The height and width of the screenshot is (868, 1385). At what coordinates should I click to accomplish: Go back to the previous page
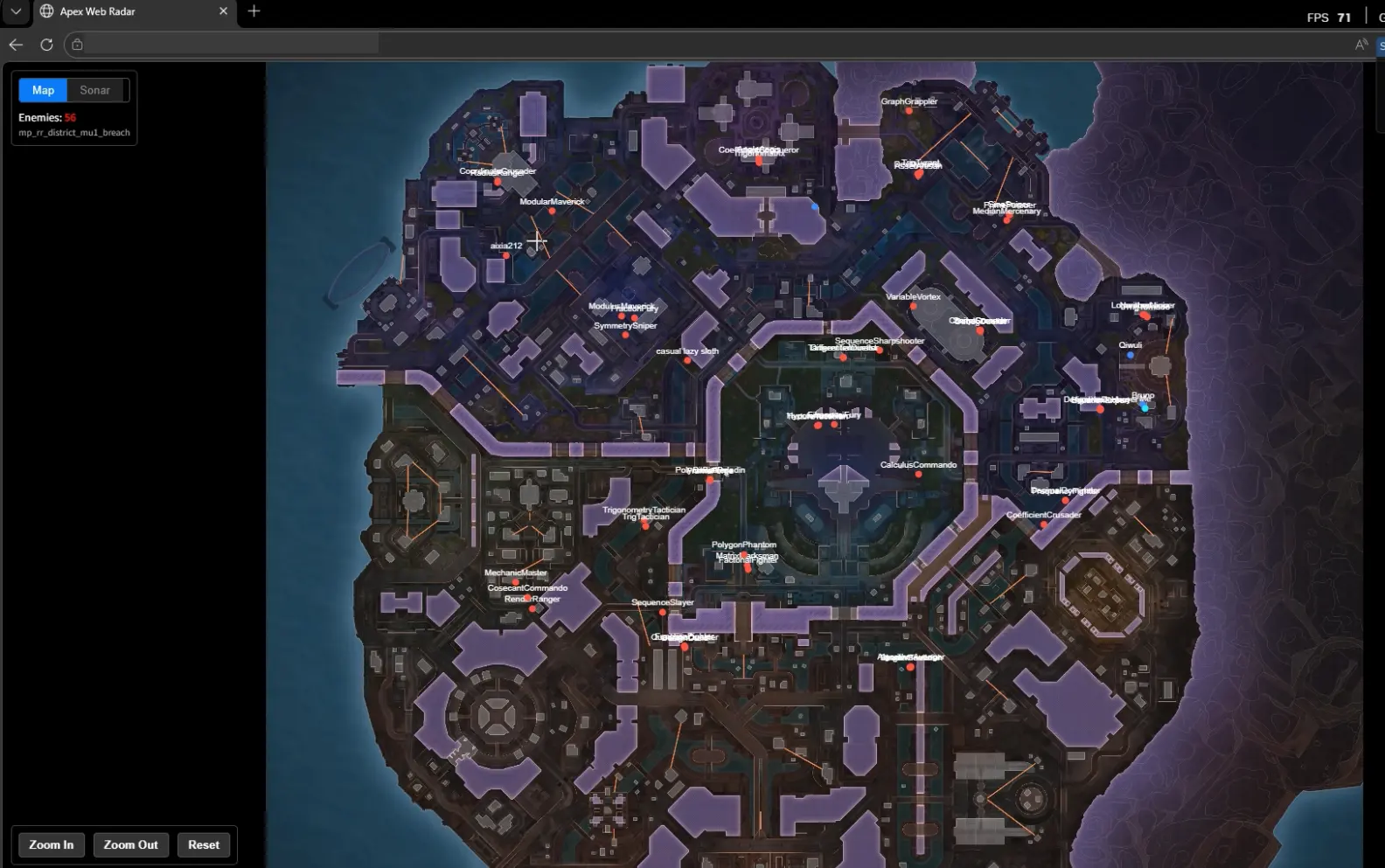click(x=16, y=45)
